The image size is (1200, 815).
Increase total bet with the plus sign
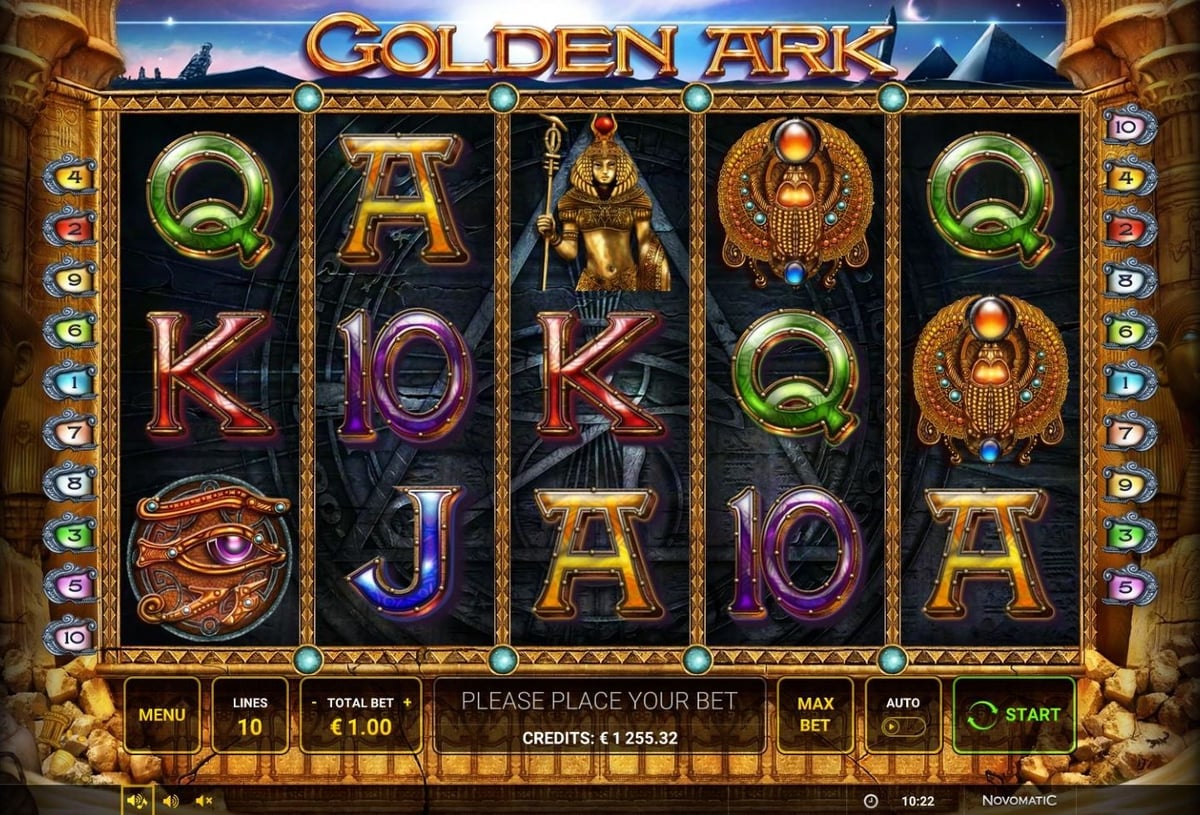click(x=407, y=703)
